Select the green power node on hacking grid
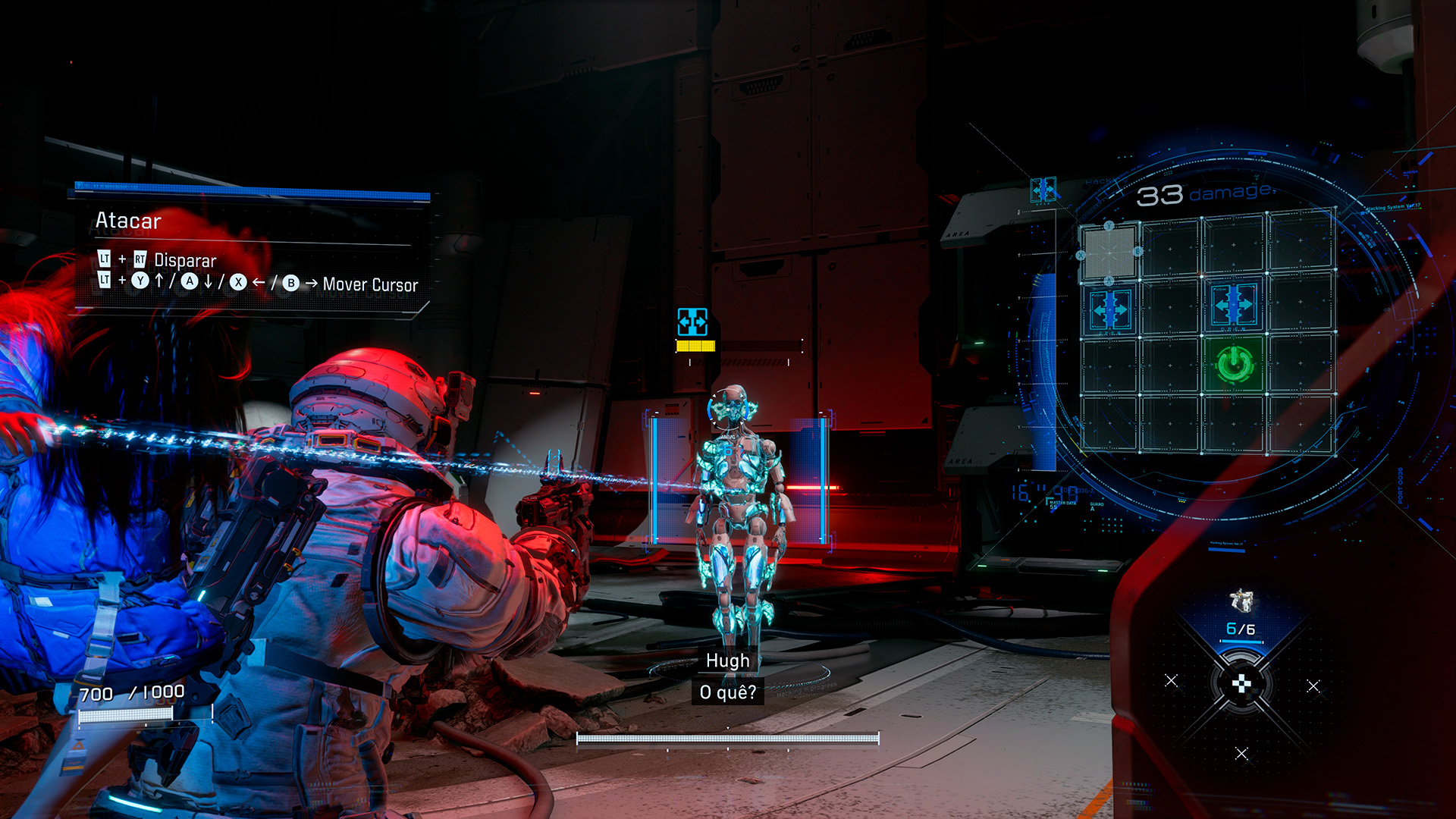1456x819 pixels. pyautogui.click(x=1234, y=365)
